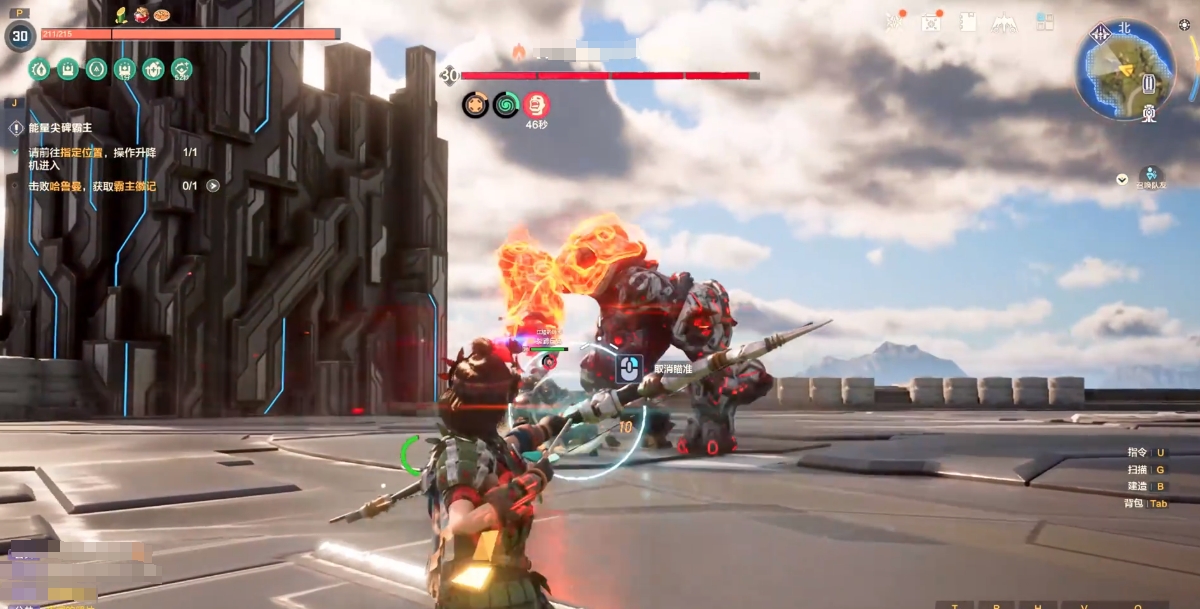Click the settings gear beside the minimap
1200x609 pixels.
[x=1184, y=24]
